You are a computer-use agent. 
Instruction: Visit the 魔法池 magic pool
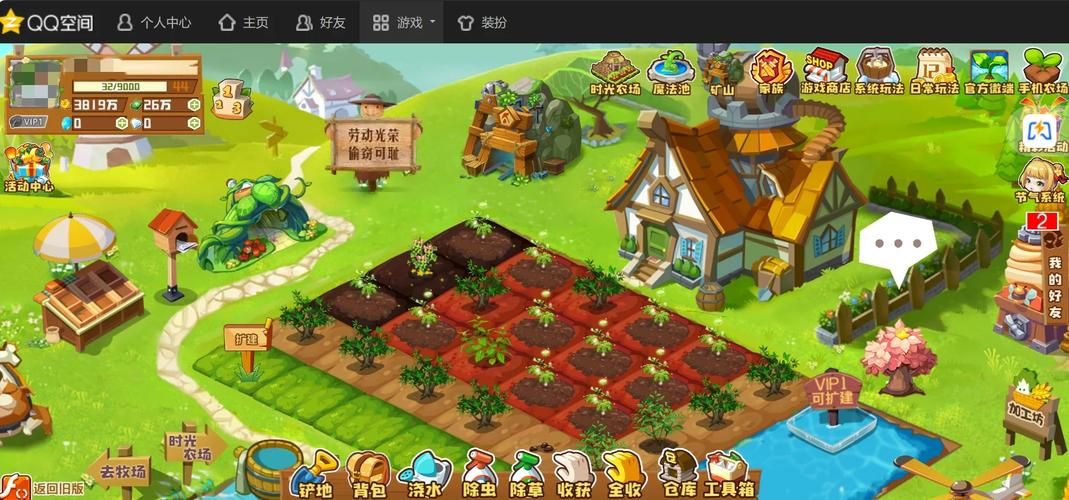point(670,72)
